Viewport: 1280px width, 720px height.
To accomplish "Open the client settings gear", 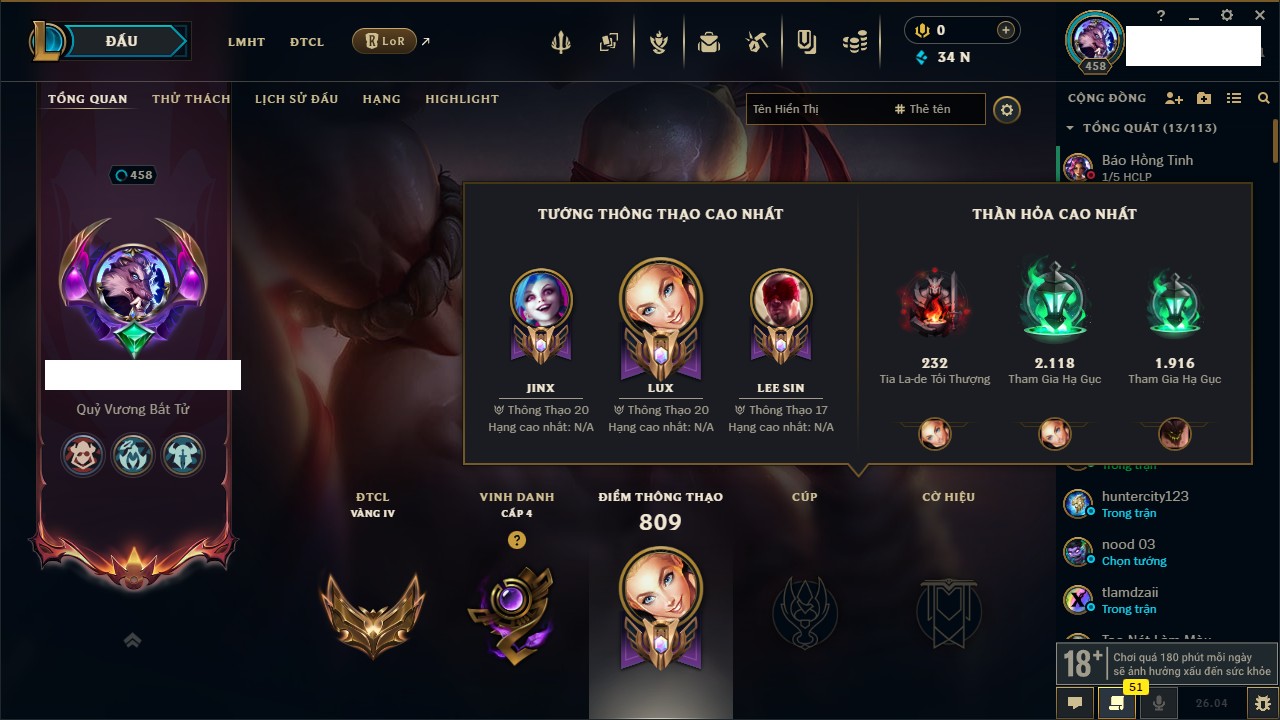I will point(1227,15).
